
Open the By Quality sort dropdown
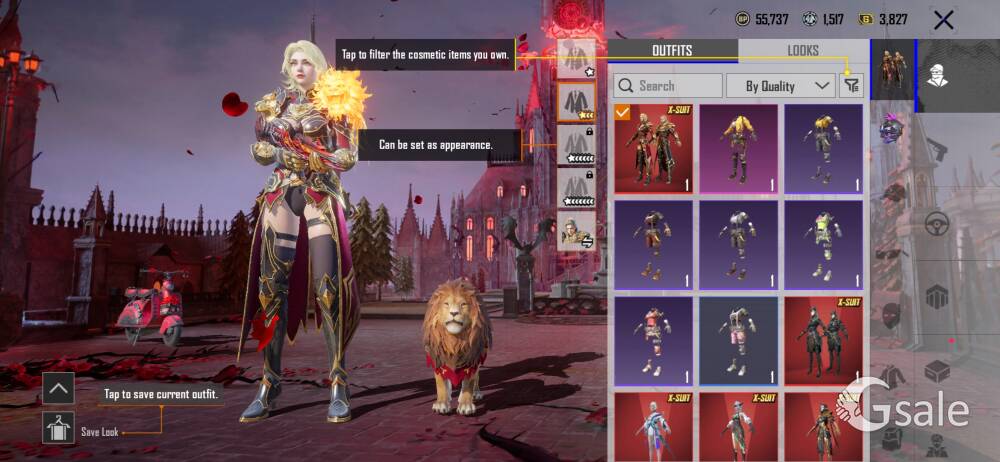(780, 86)
